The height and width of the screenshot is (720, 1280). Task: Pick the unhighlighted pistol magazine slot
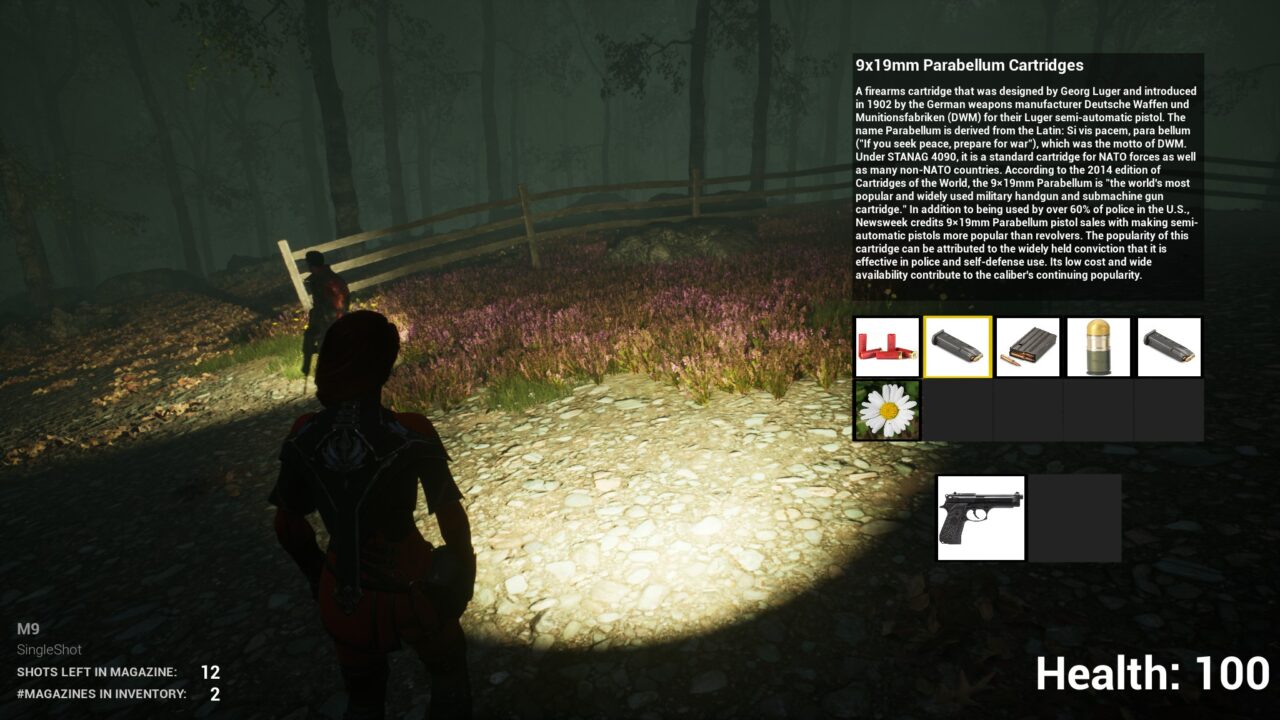pos(1169,347)
